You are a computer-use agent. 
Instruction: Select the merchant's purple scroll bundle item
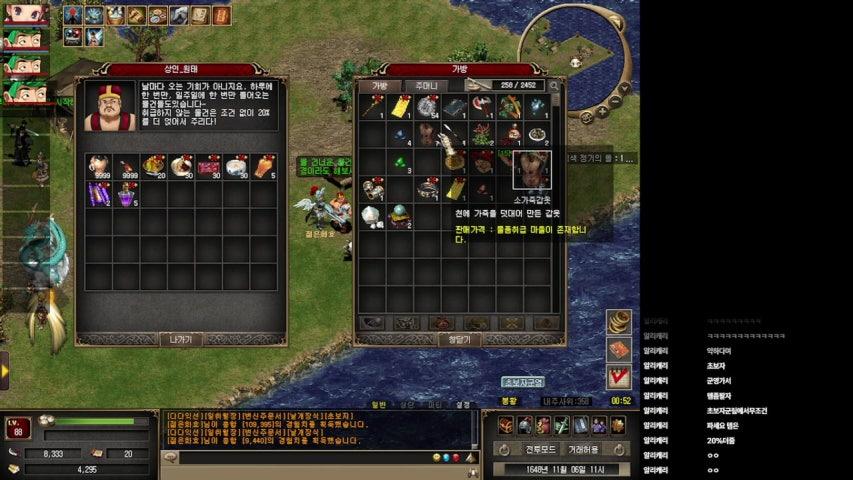(x=98, y=193)
